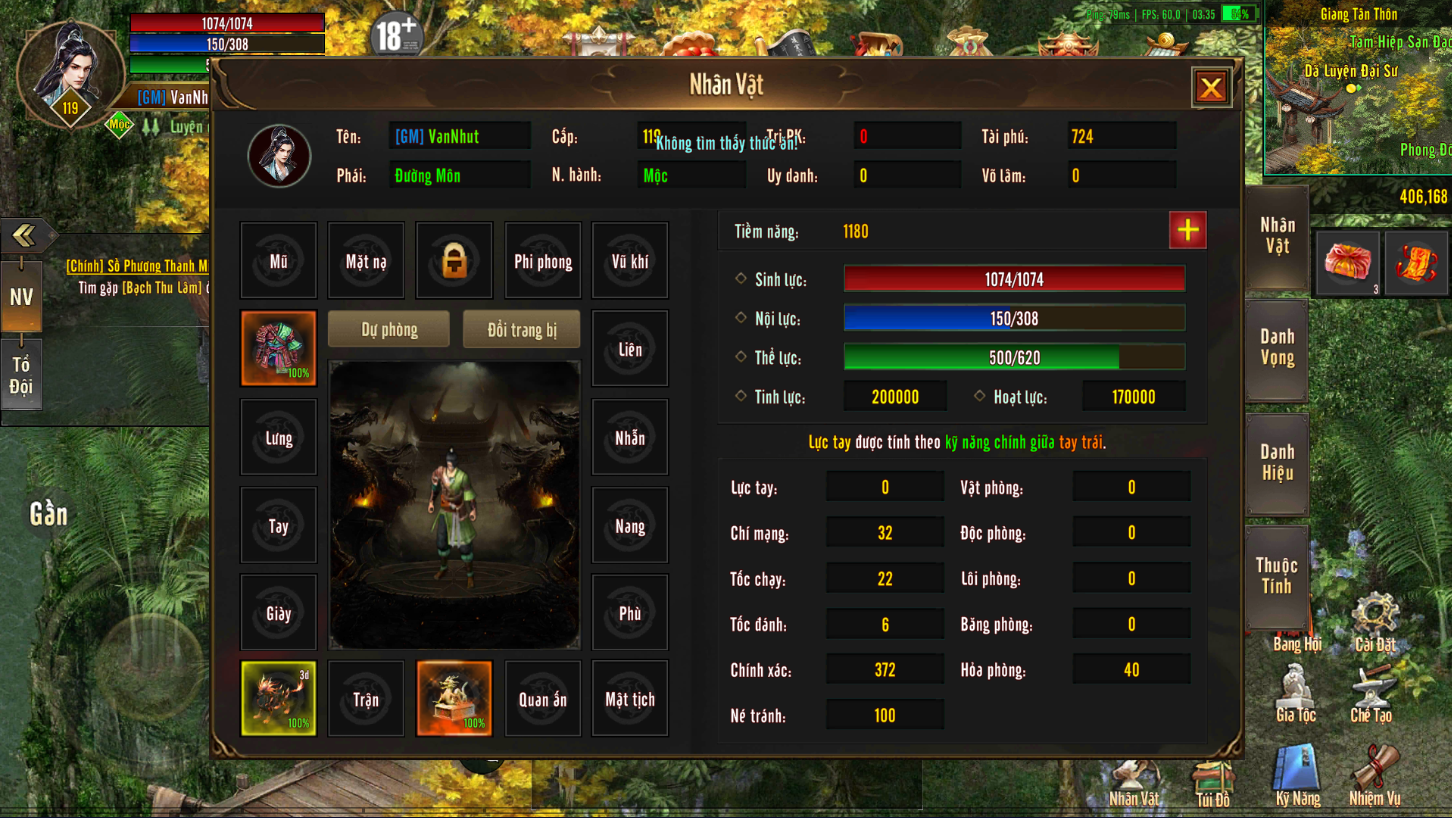The width and height of the screenshot is (1452, 818).
Task: Switch to the Tổ Đội team tab
Action: tap(21, 376)
